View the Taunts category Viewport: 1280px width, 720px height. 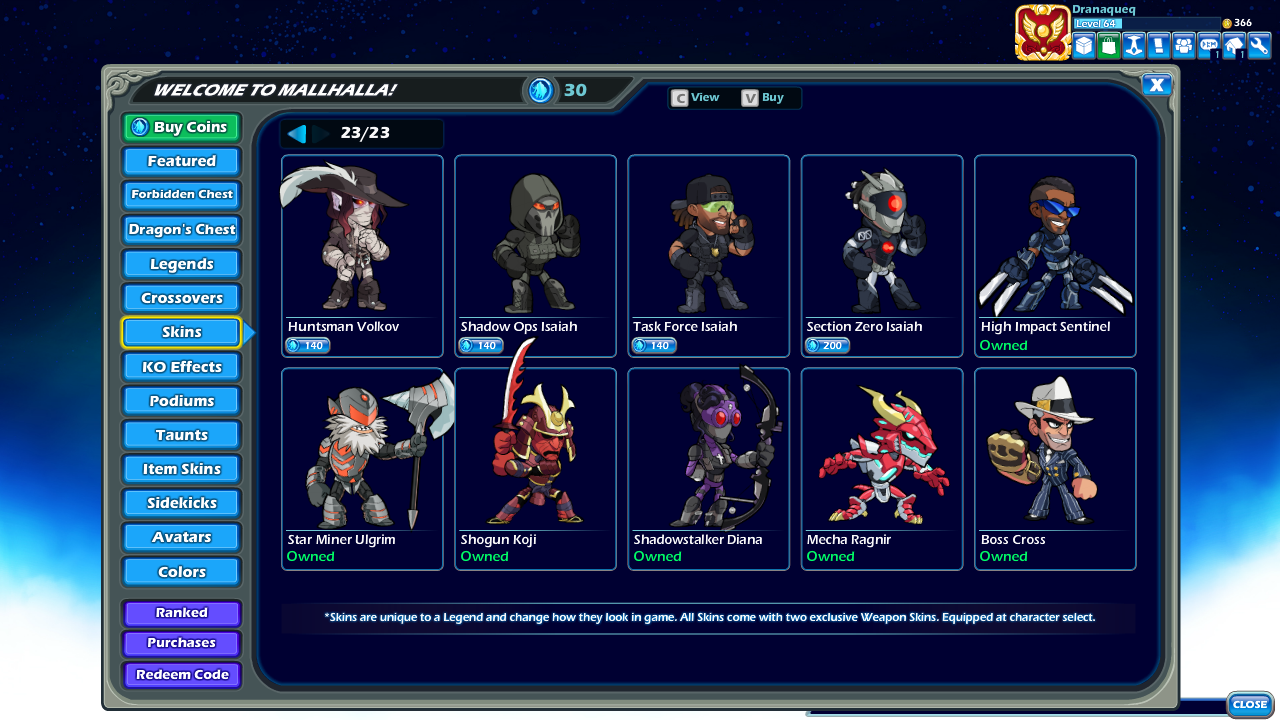(x=181, y=435)
